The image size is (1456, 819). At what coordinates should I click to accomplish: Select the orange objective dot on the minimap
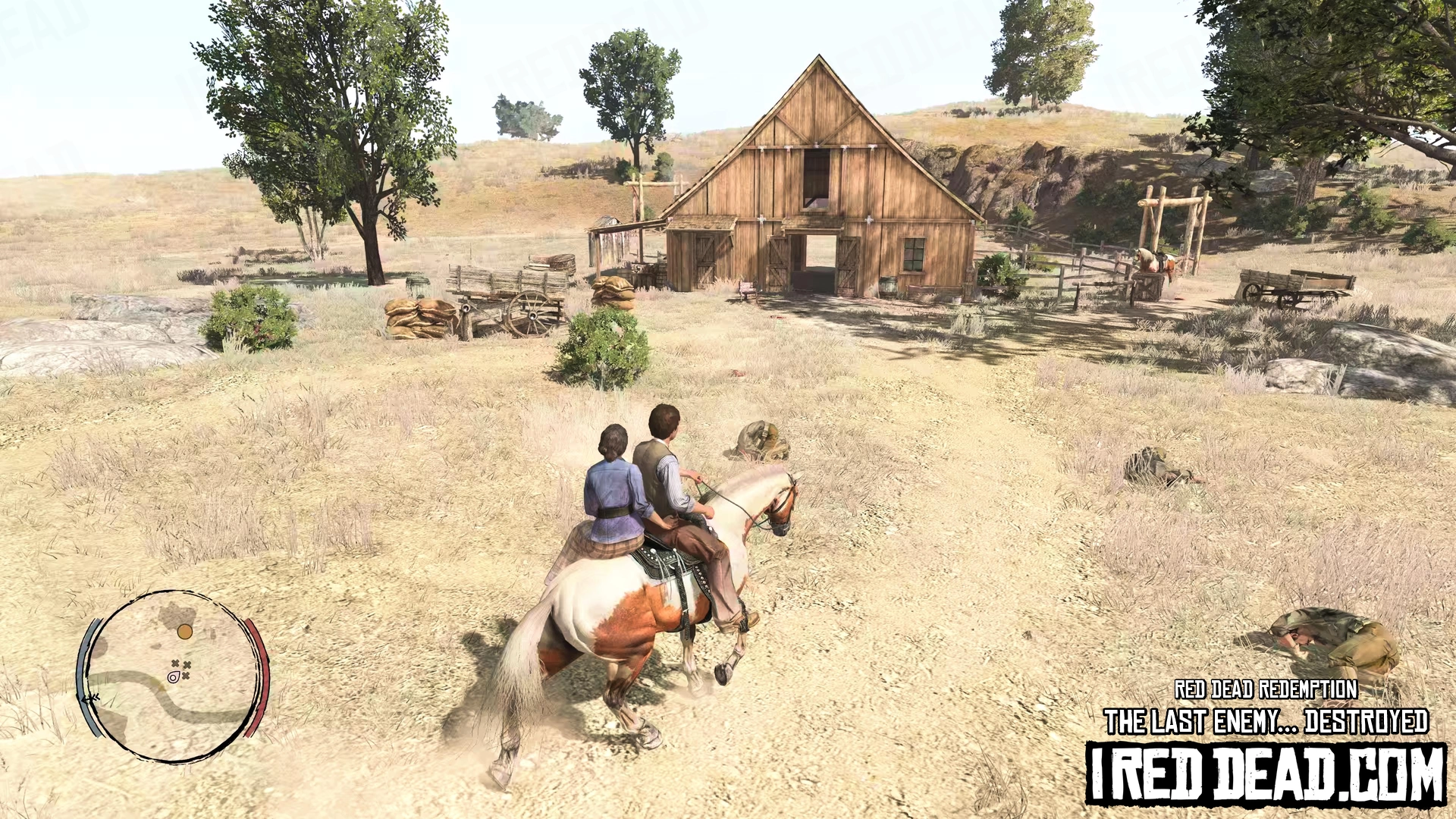point(184,631)
